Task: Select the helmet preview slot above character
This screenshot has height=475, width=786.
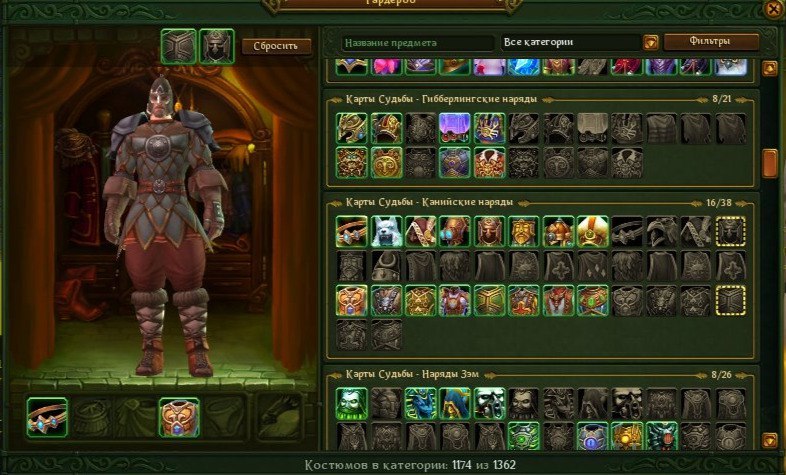Action: [x=216, y=46]
